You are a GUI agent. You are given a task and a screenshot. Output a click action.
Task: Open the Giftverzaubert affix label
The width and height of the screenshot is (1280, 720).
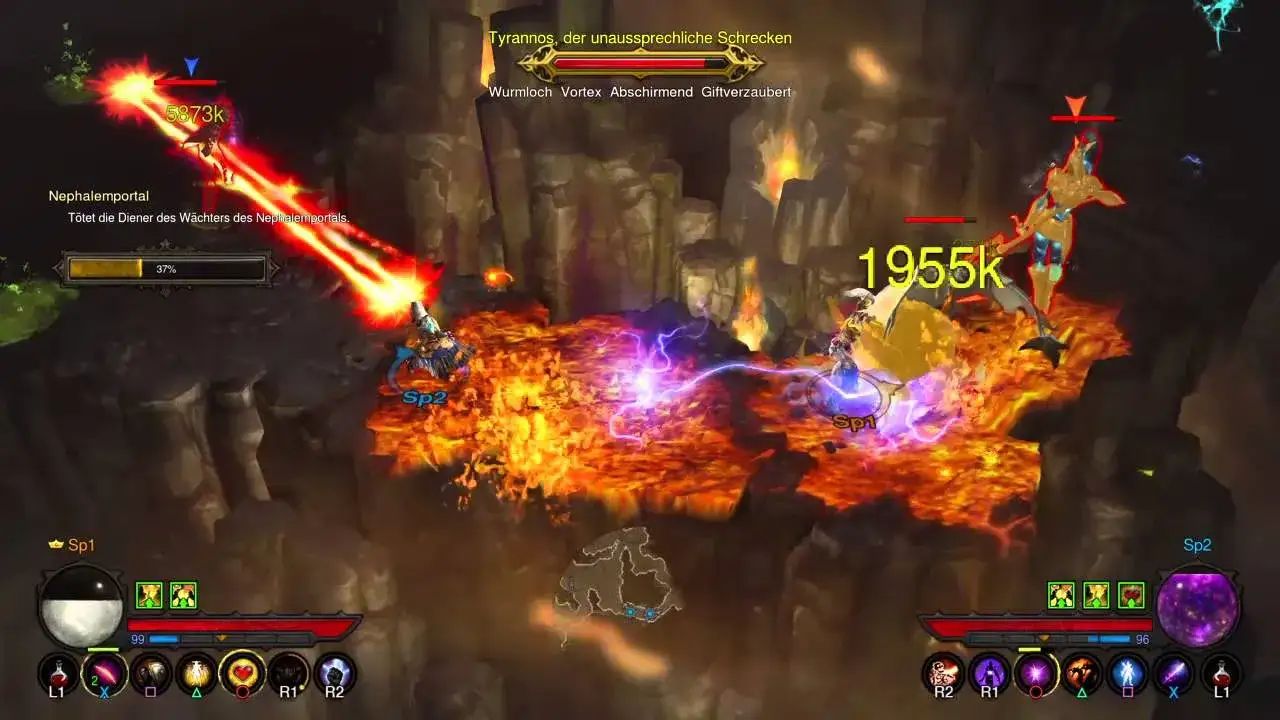point(747,91)
